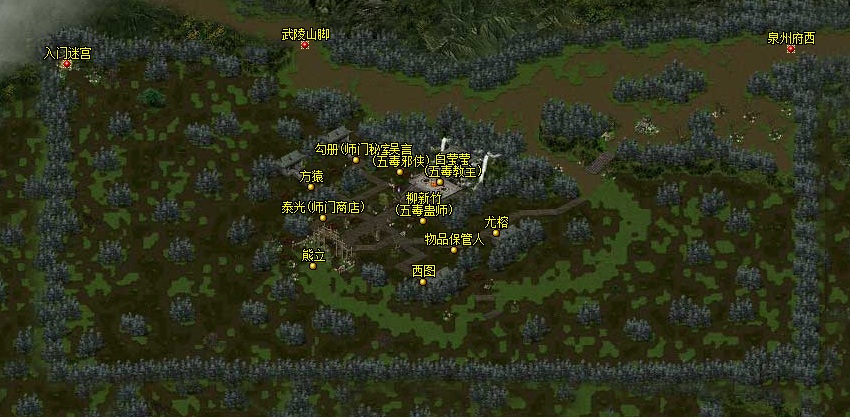Choose the 物品保管人 storage keeper marker

coord(453,250)
